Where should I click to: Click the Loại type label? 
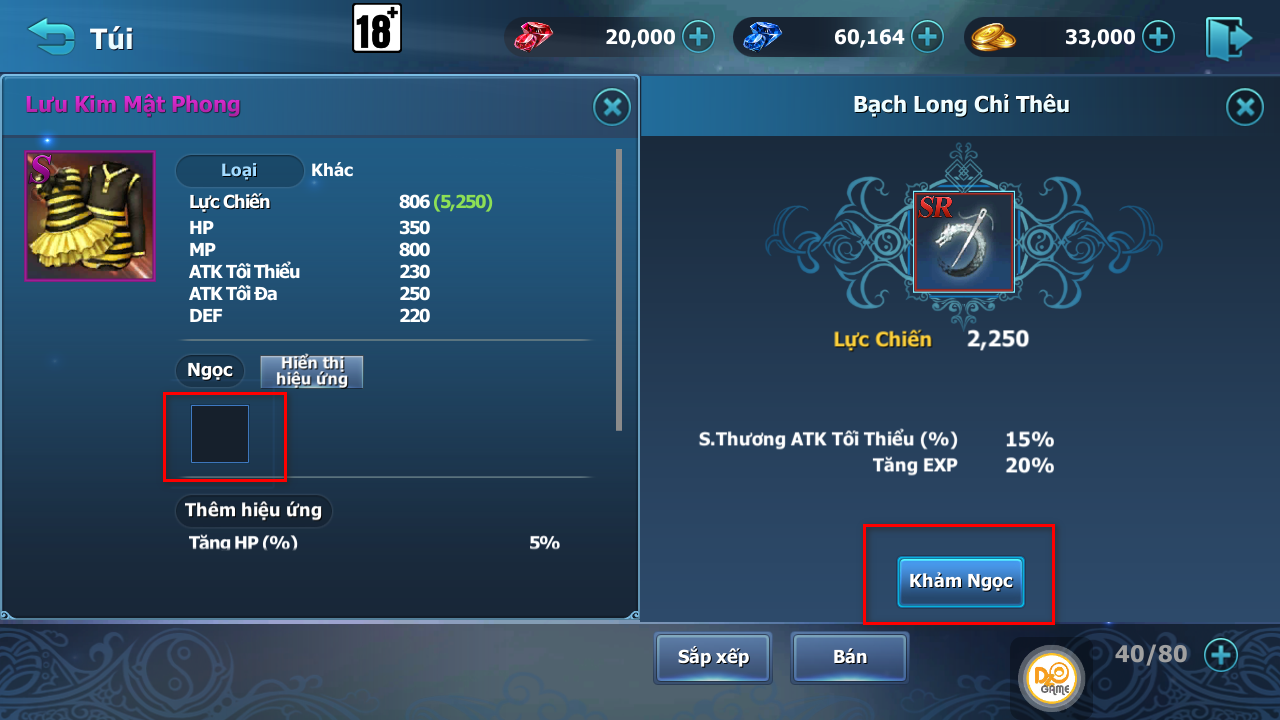(239, 171)
